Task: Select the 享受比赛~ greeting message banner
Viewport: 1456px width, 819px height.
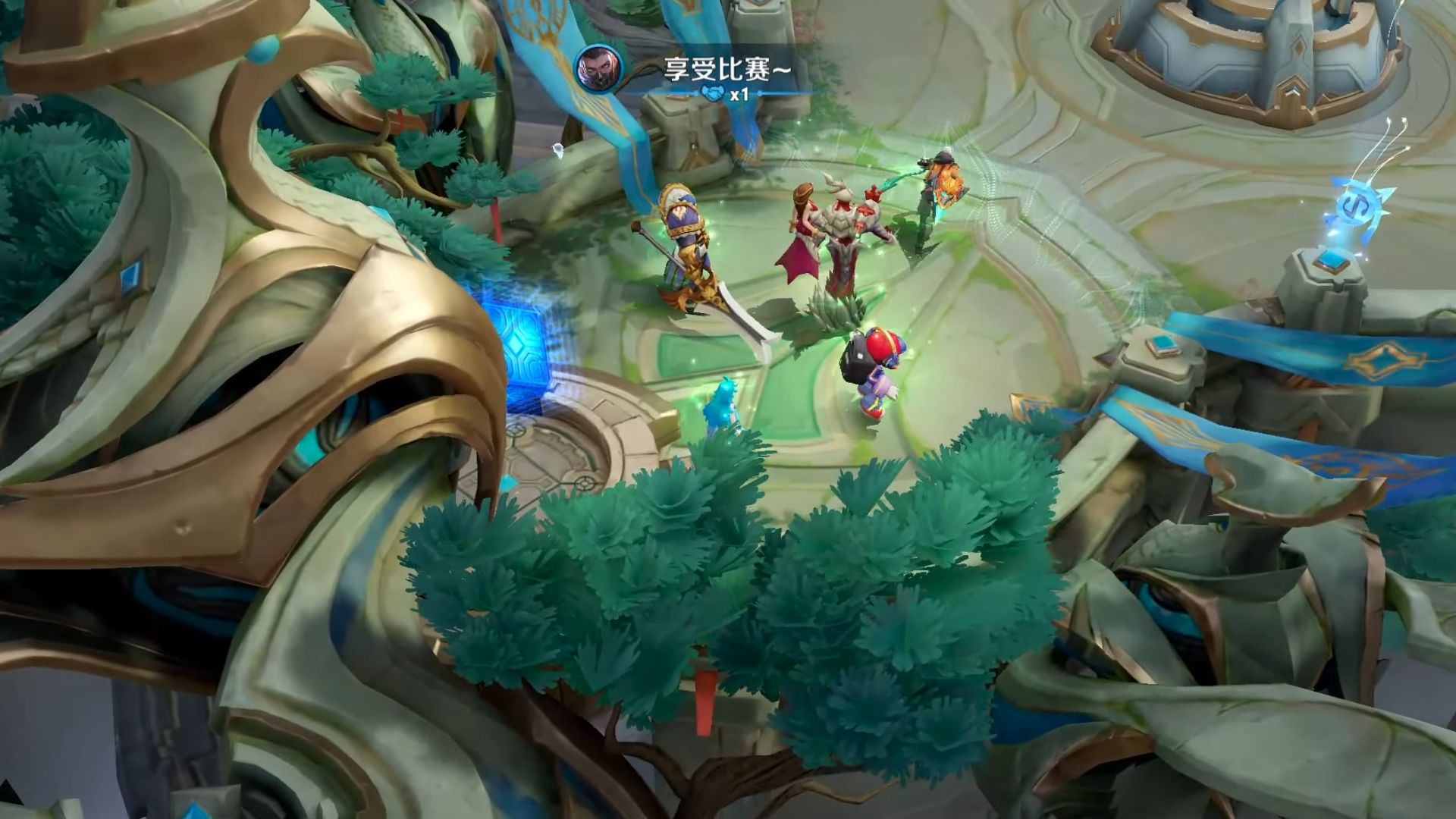Action: tap(727, 69)
